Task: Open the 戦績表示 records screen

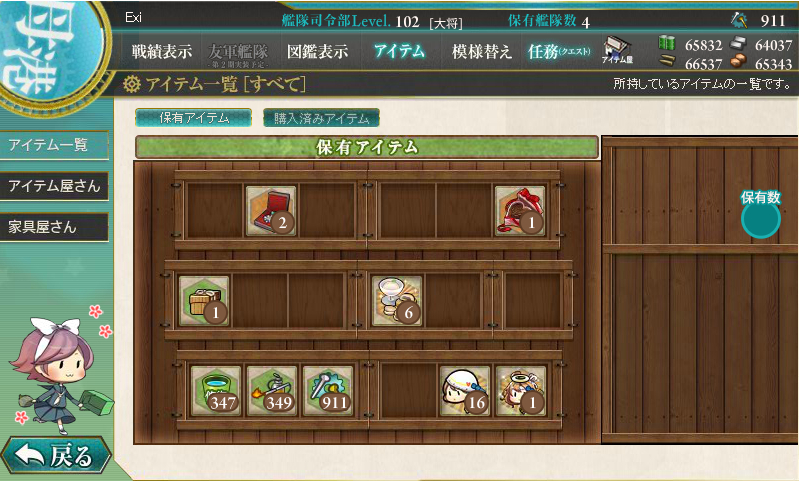Action: pos(161,51)
